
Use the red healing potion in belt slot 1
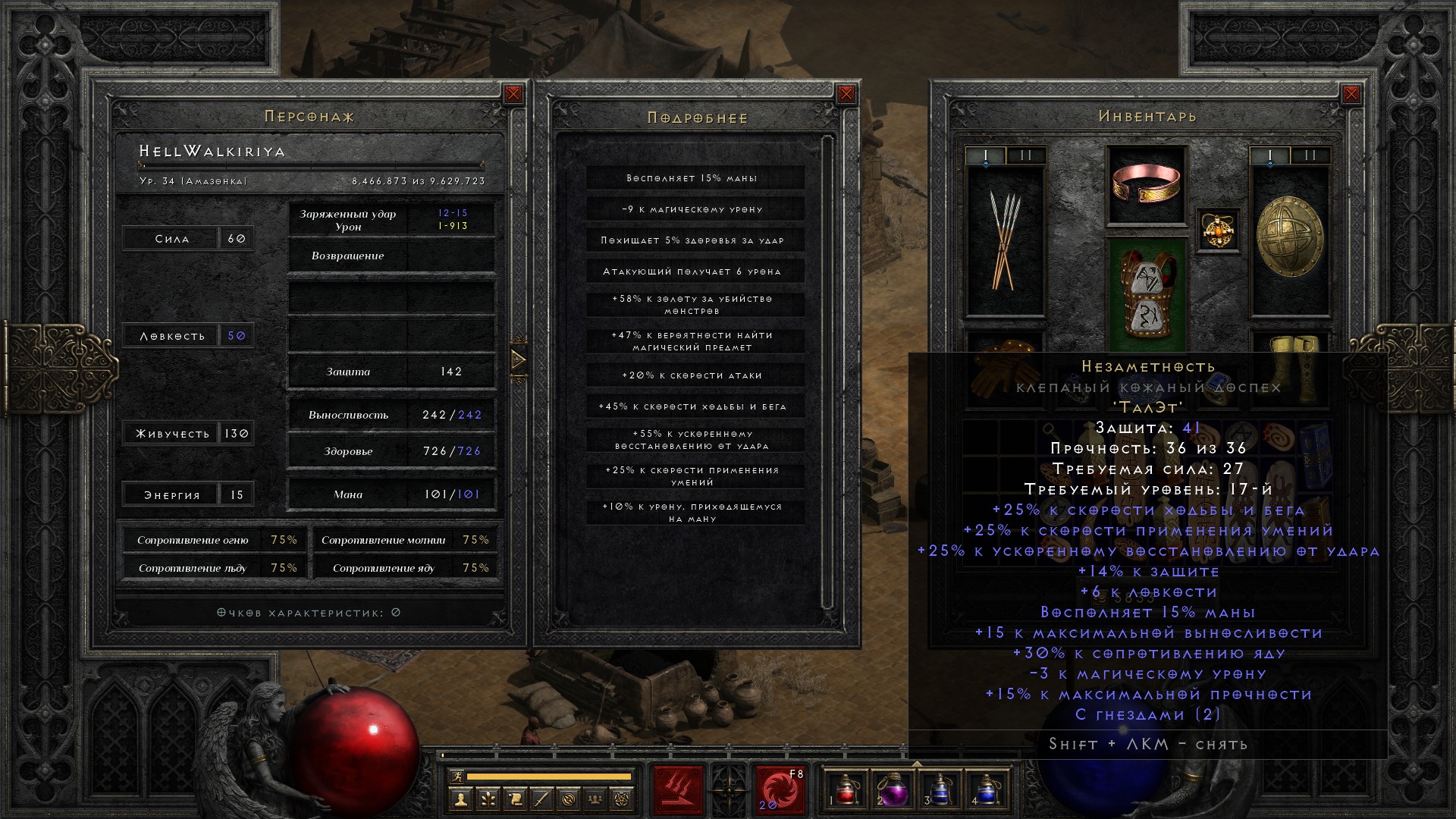pos(846,790)
